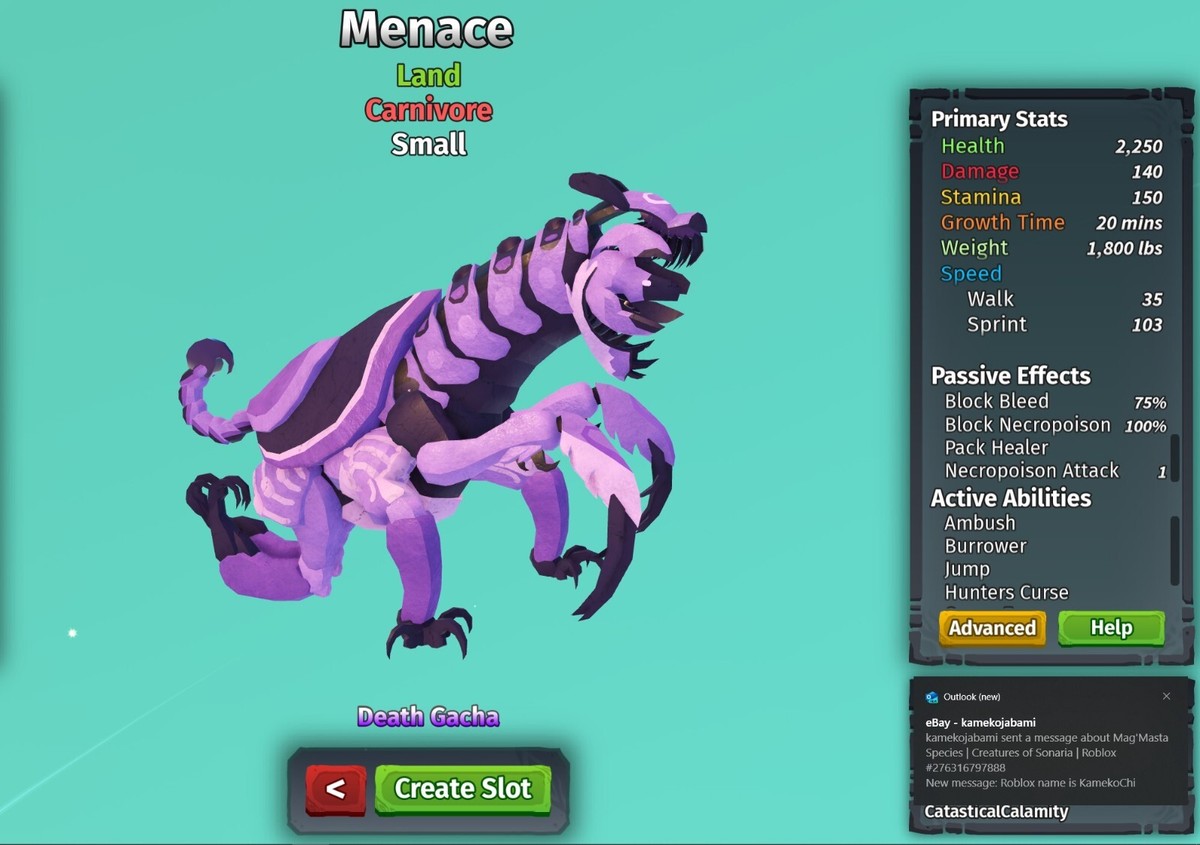The width and height of the screenshot is (1200, 845).
Task: Close the Outlook notification popup
Action: pos(1166,696)
